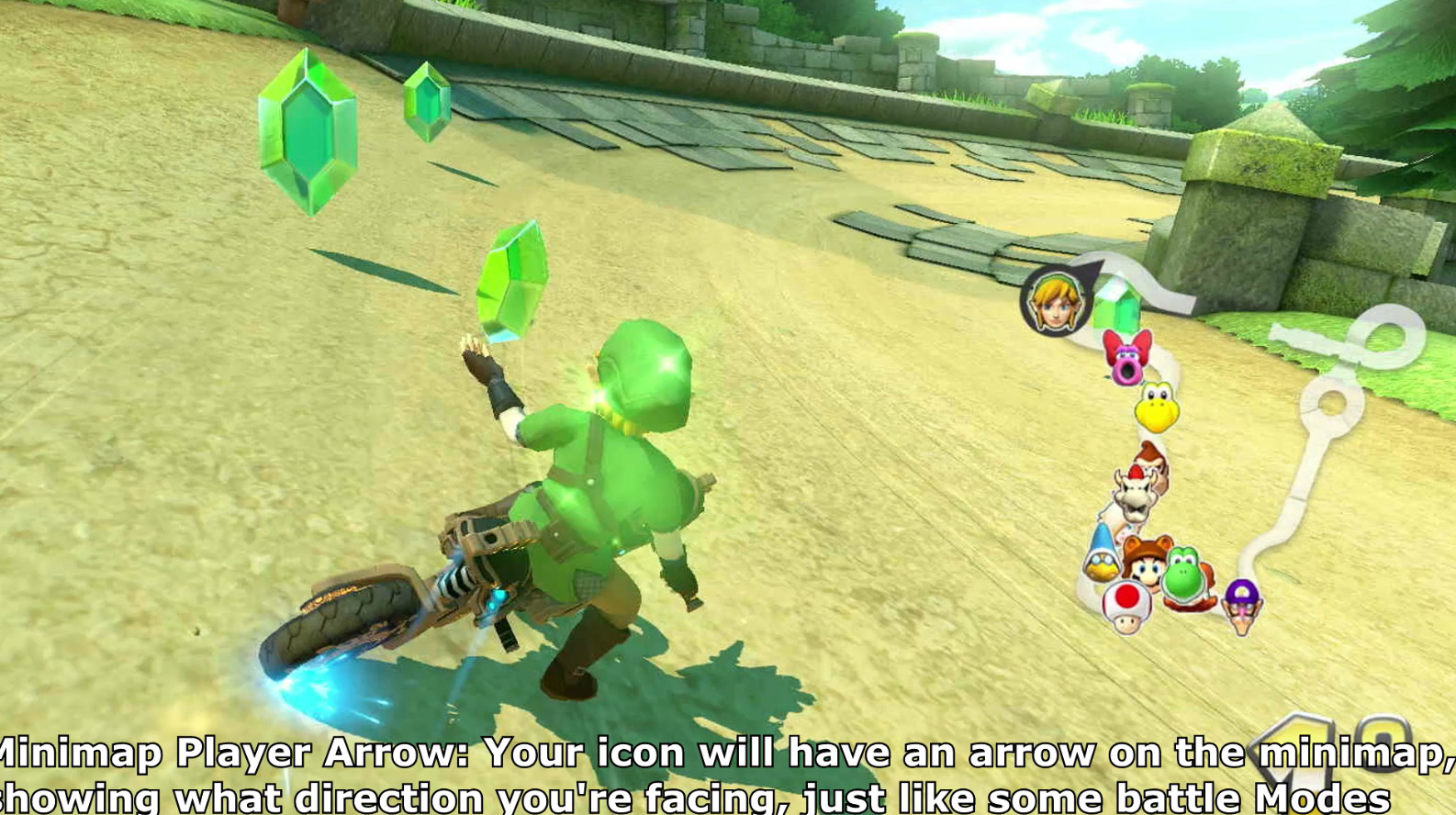
Task: Click Yoshi's icon on the minimap
Action: (1186, 574)
